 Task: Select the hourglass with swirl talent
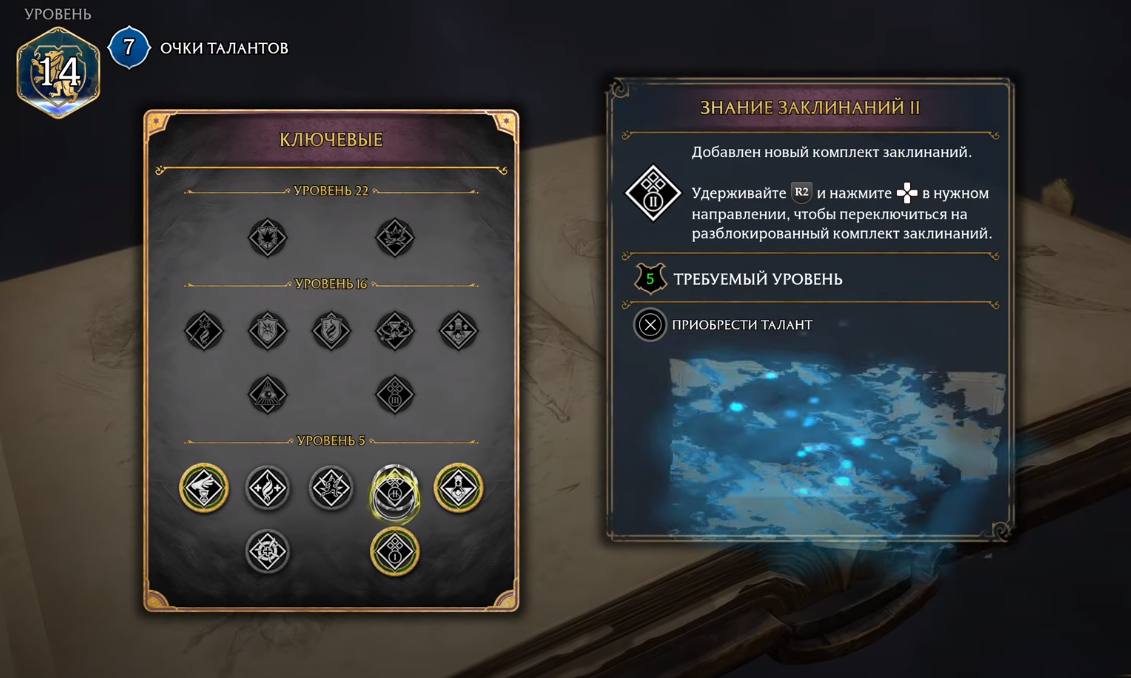pyautogui.click(x=395, y=331)
